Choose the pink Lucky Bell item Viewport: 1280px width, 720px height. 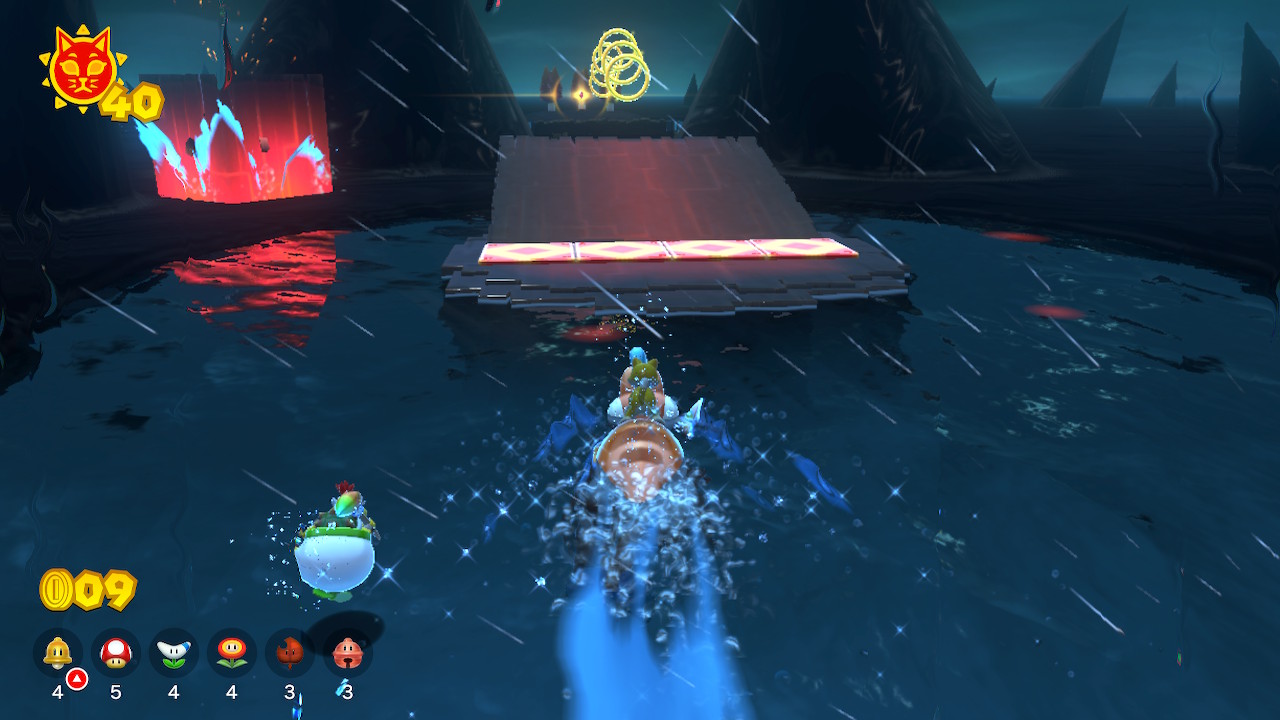pos(348,653)
